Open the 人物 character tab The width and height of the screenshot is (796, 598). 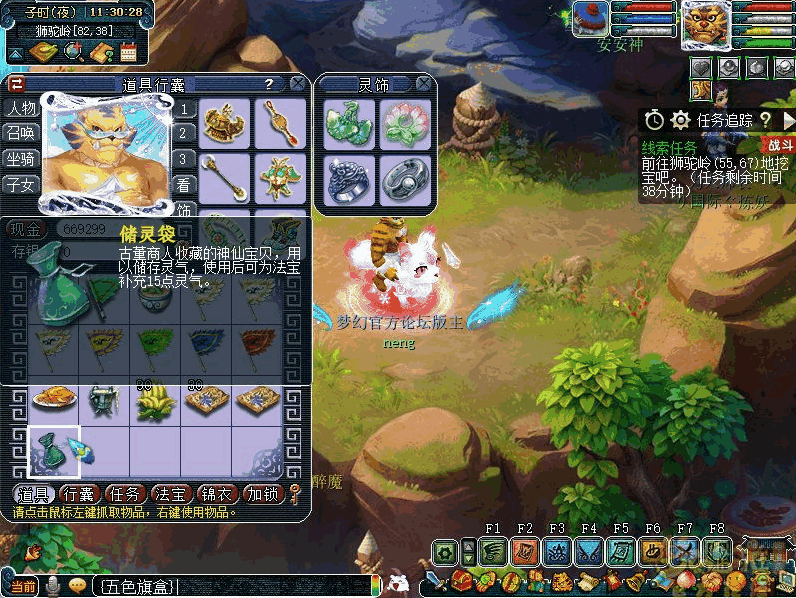tap(21, 108)
